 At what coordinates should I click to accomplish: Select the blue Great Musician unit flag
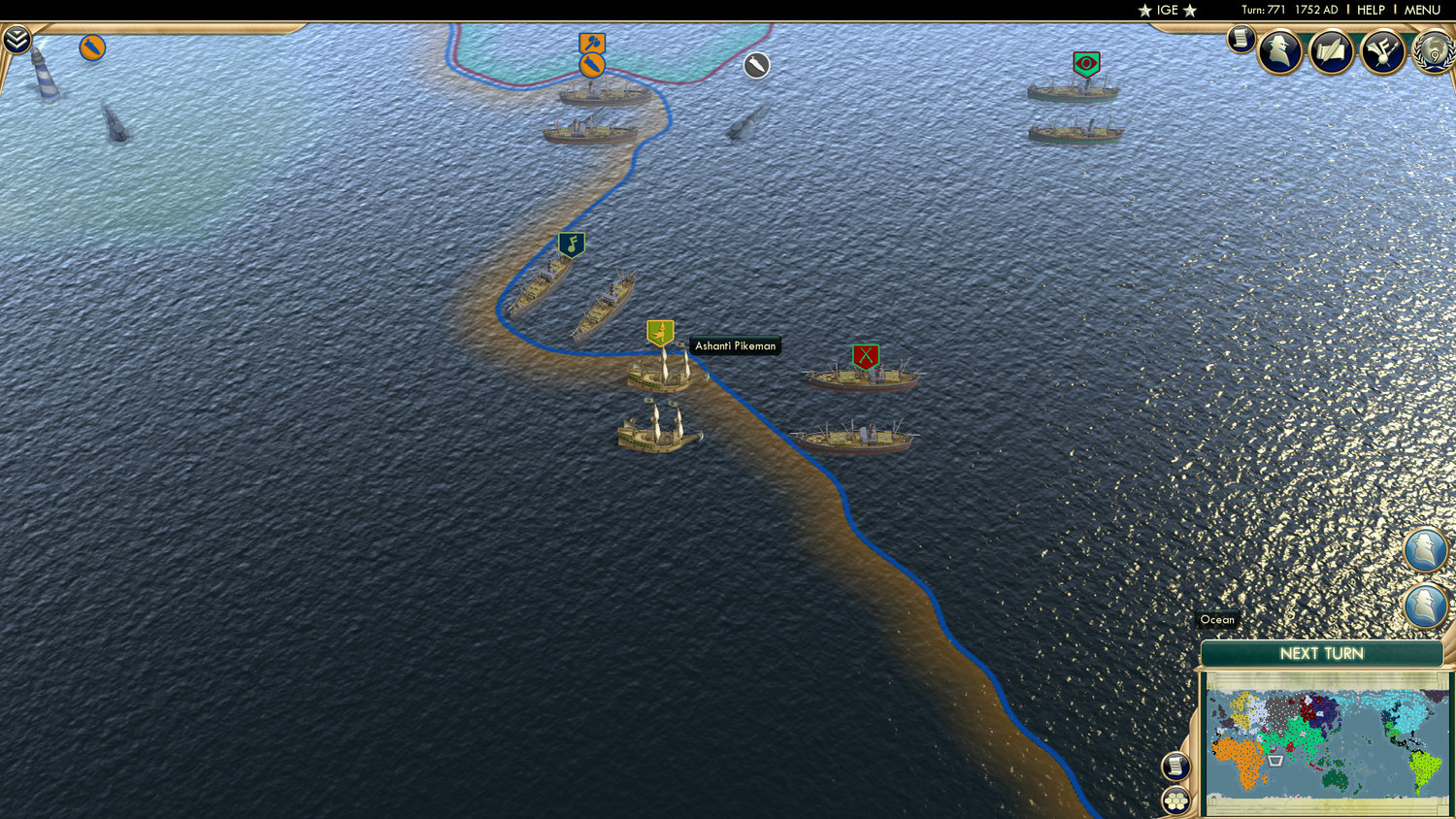(x=572, y=246)
